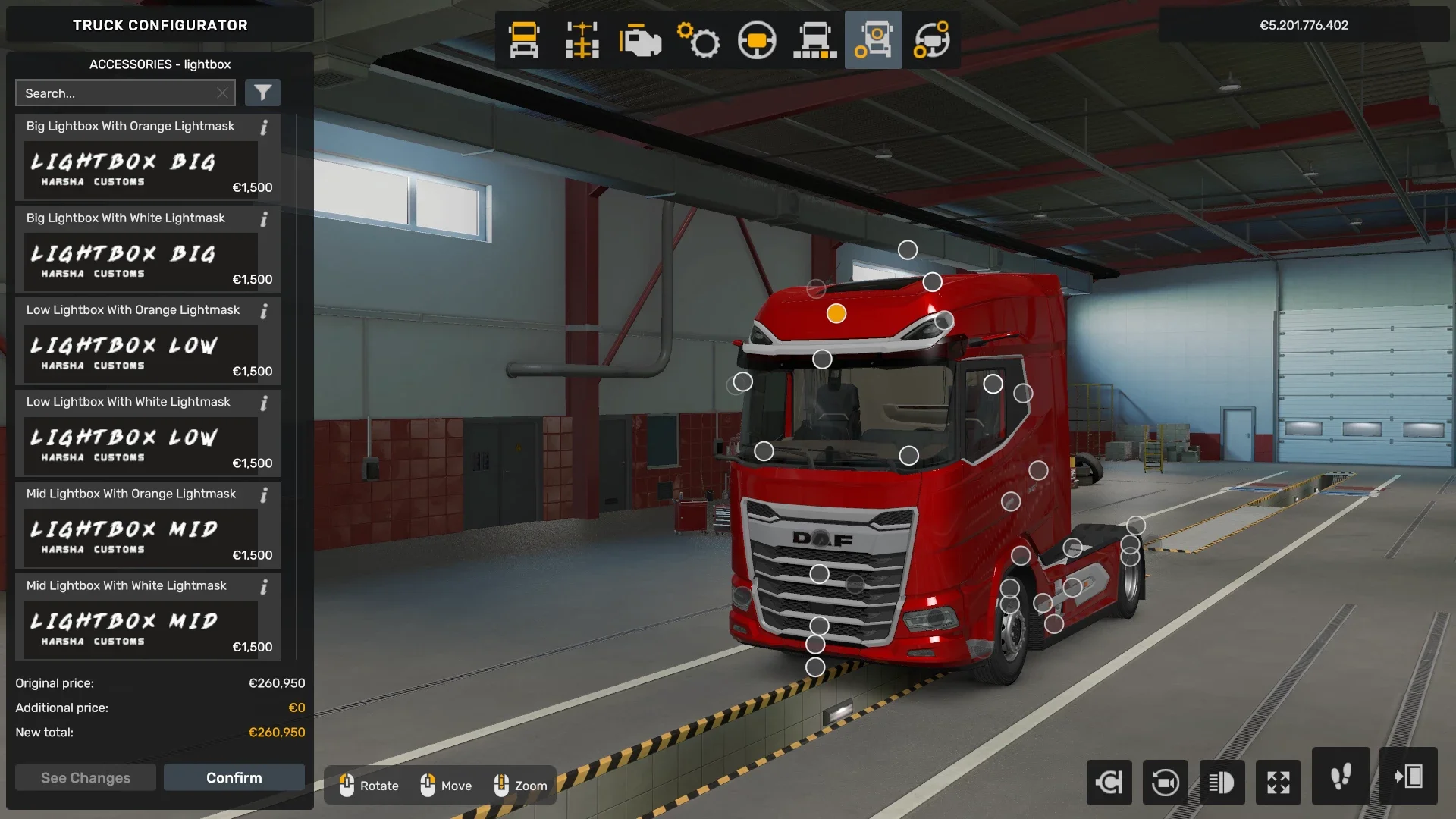Exit the configurator via the door icon
This screenshot has width=1456, height=819.
click(x=1410, y=777)
